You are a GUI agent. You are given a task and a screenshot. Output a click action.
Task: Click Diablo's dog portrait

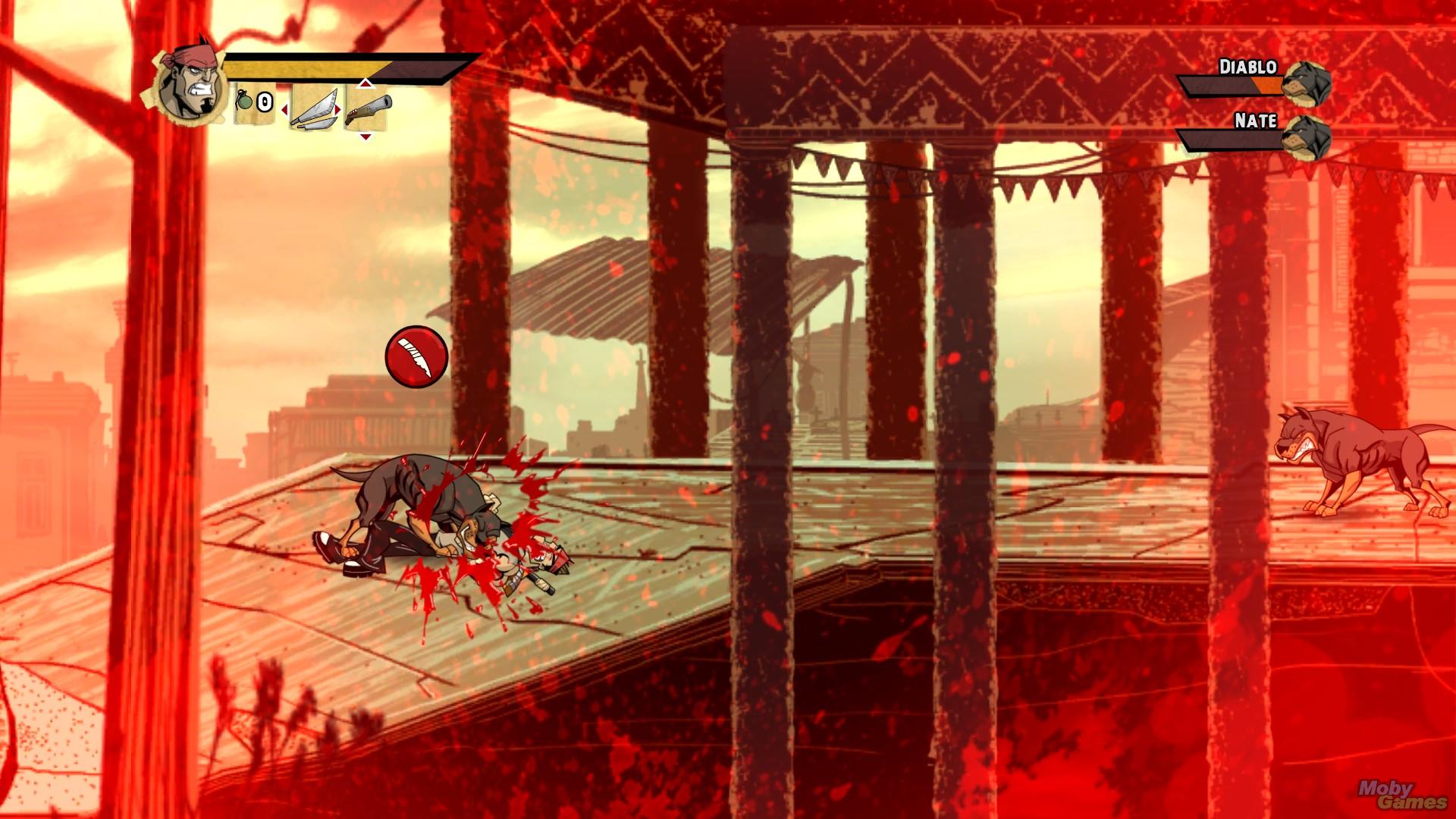[1307, 81]
